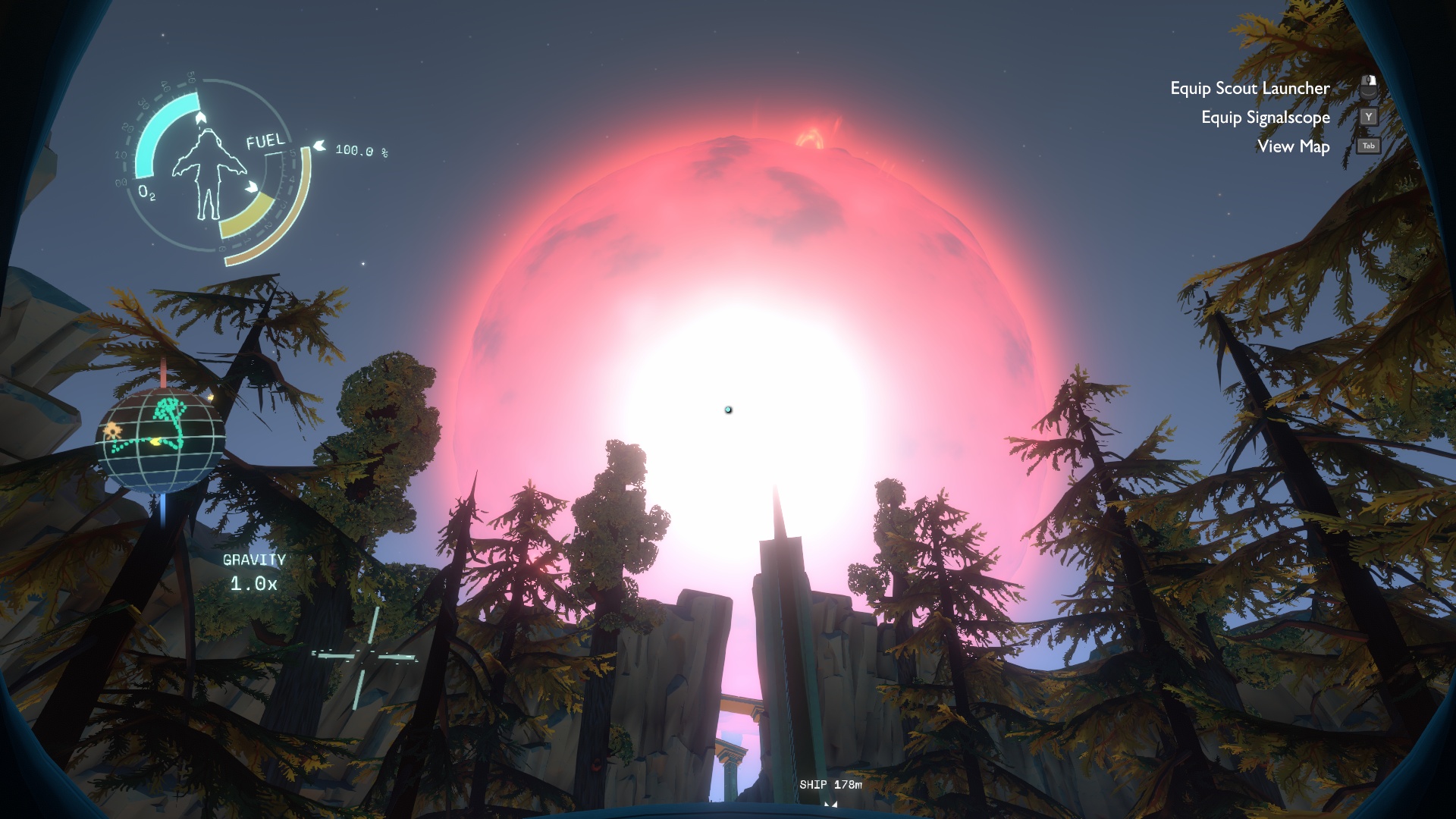1456x819 pixels.
Task: Click the Y key icon beside Equip Signalscope
Action: coord(1368,117)
